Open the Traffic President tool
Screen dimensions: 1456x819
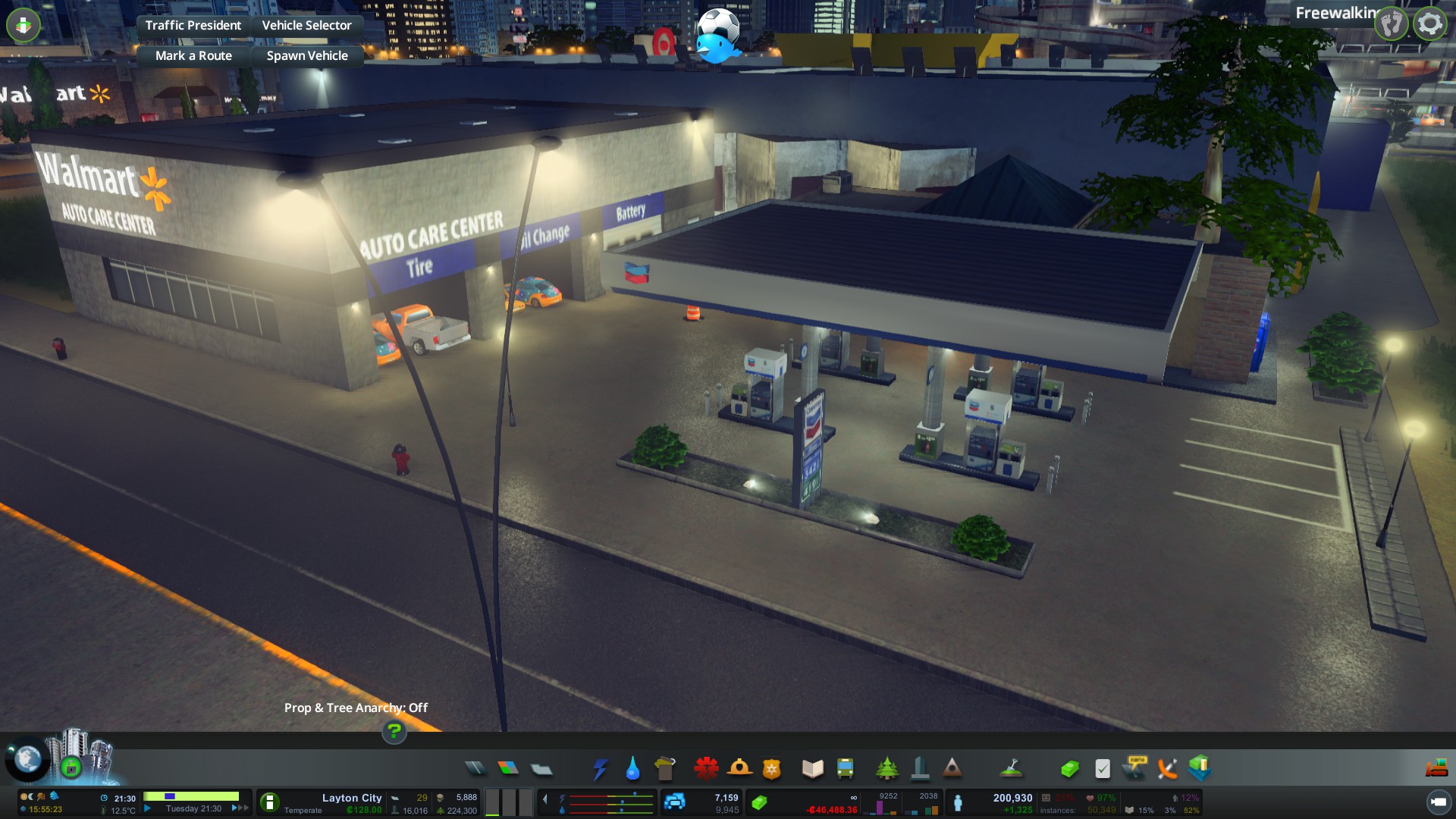[193, 25]
